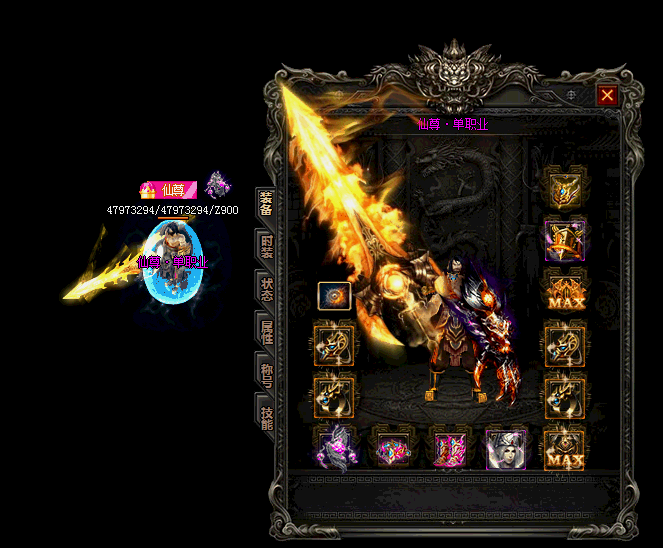The width and height of the screenshot is (663, 548).
Task: Click the silver-purple dragon item slot
Action: 335,448
